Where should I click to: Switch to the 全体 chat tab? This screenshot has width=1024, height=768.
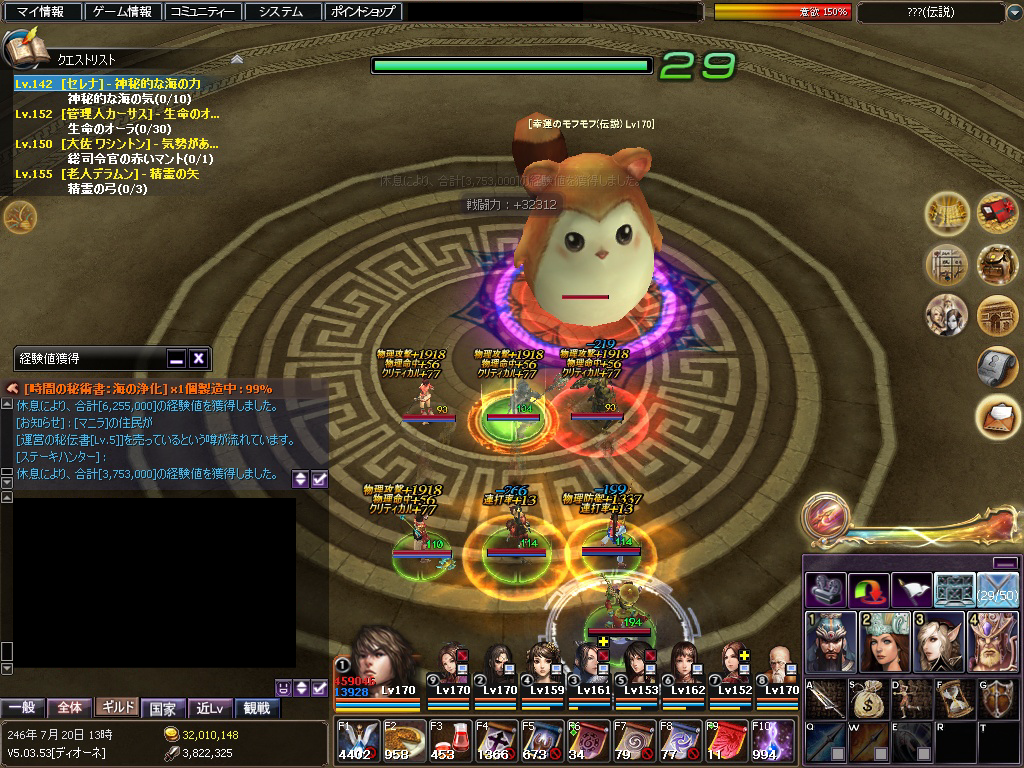(x=69, y=708)
